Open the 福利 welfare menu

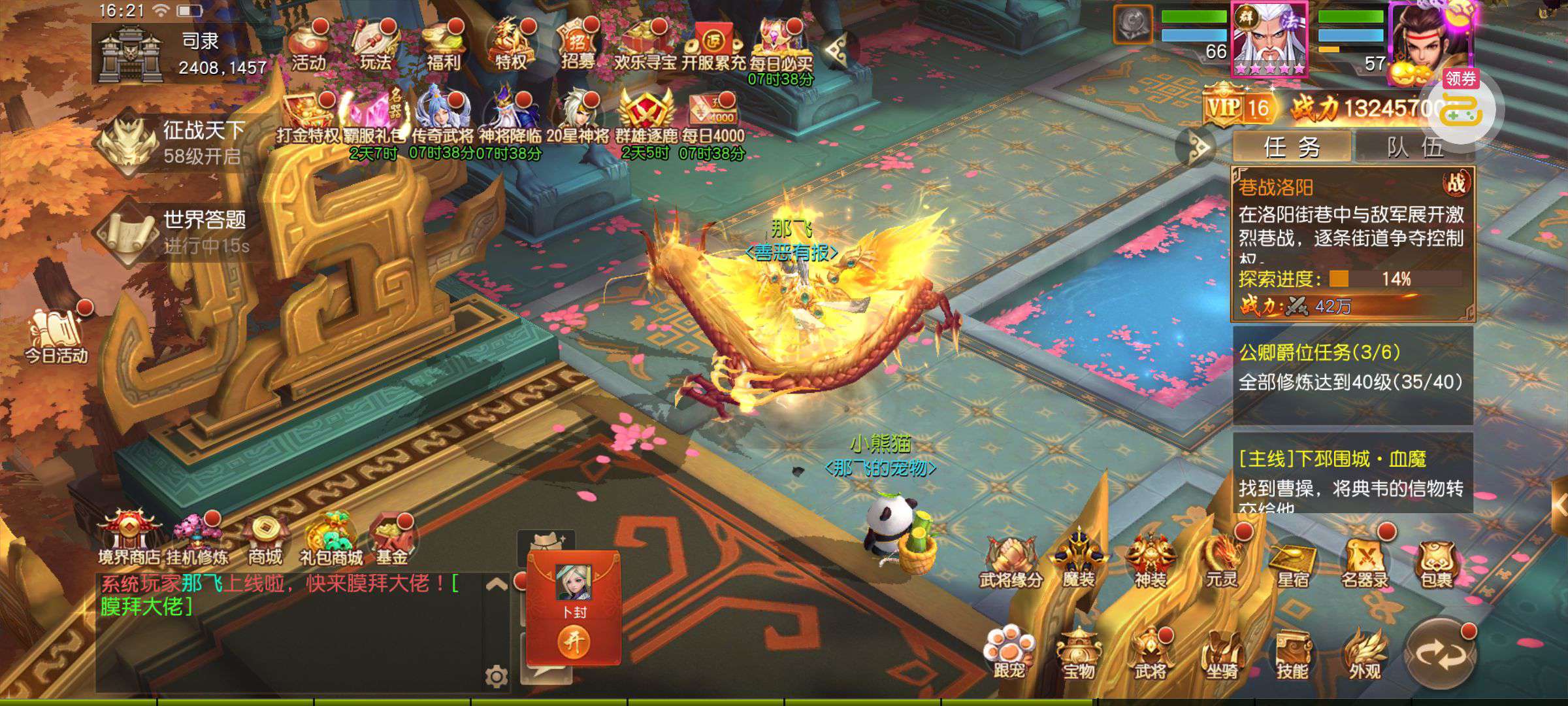click(x=444, y=46)
